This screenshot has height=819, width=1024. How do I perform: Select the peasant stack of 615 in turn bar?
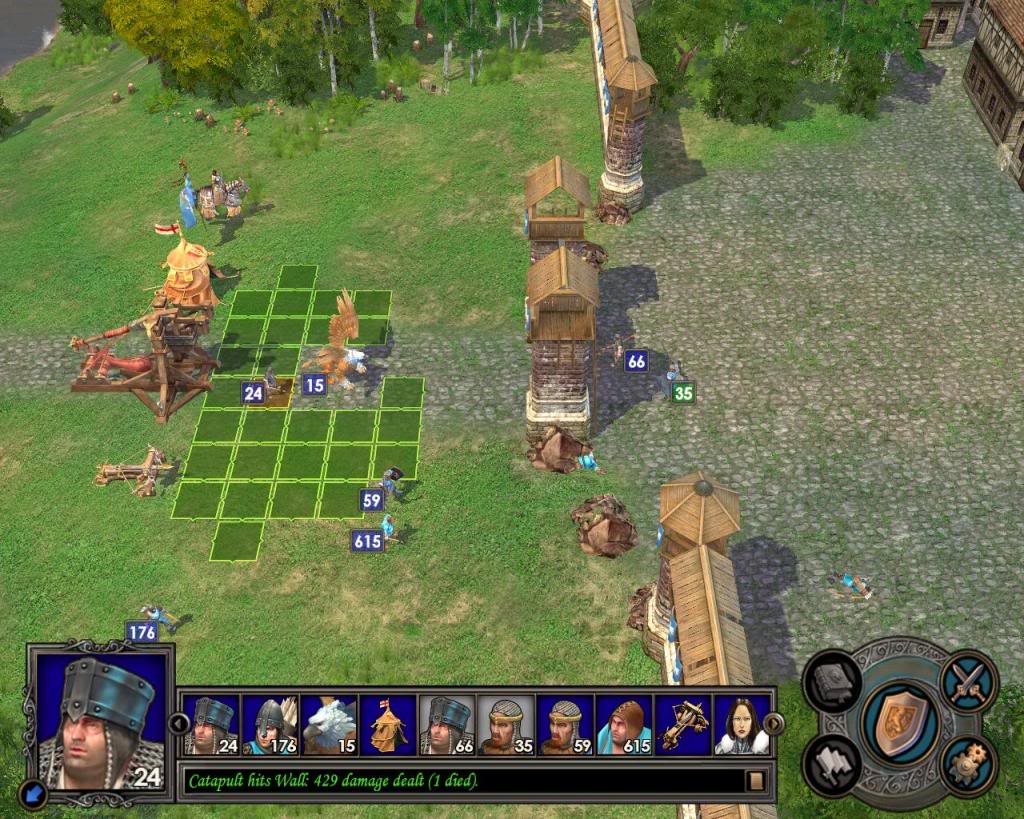(x=624, y=725)
